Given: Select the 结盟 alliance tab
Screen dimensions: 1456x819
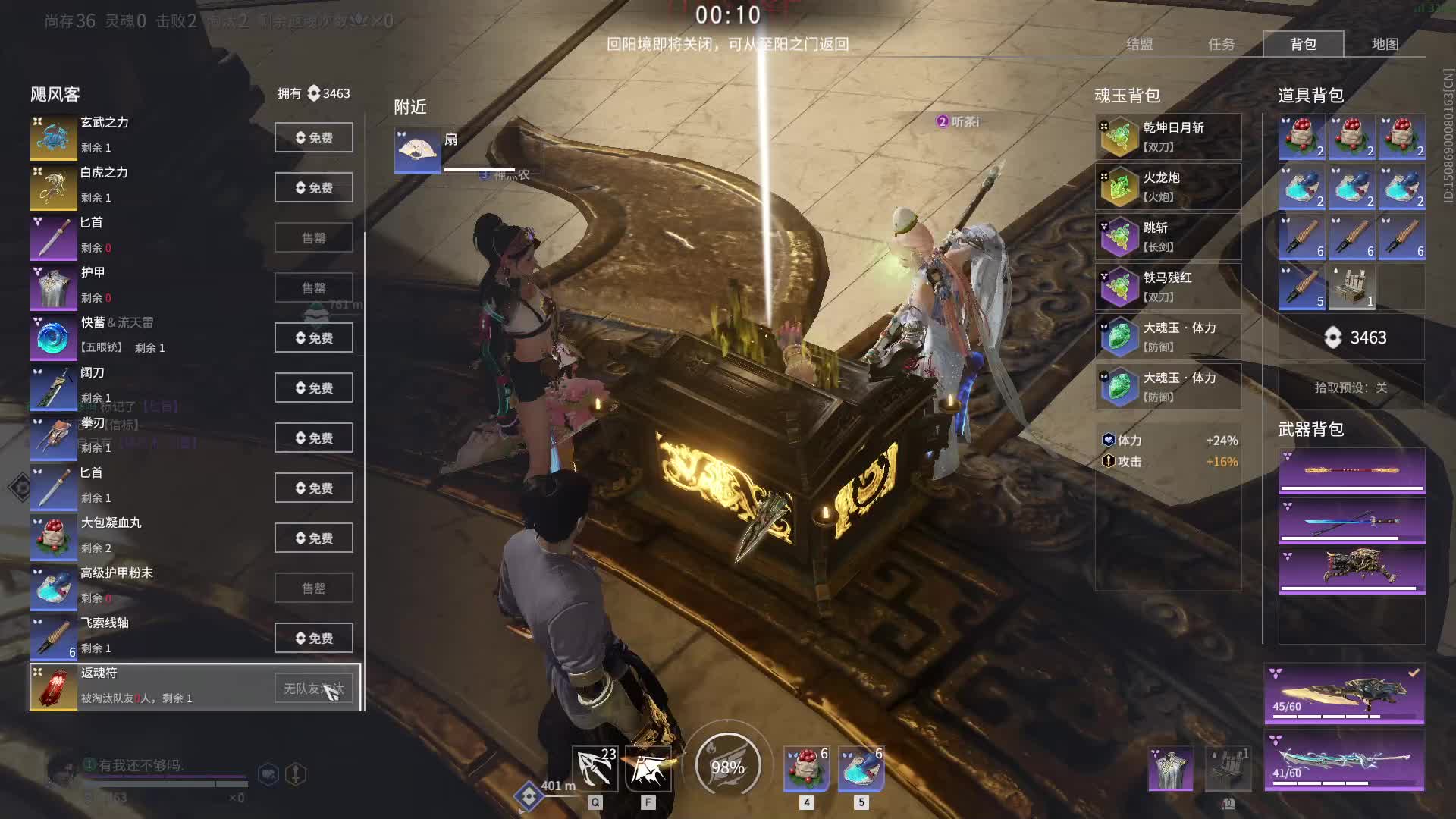Looking at the screenshot, I should pos(1139,44).
